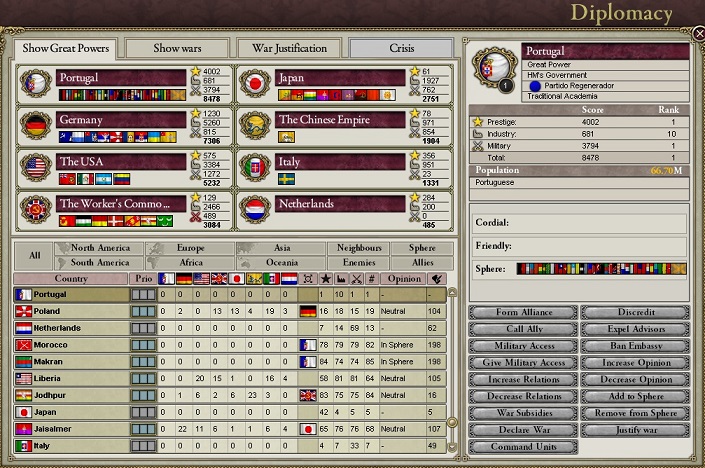Show only Sphere countries

[414, 248]
